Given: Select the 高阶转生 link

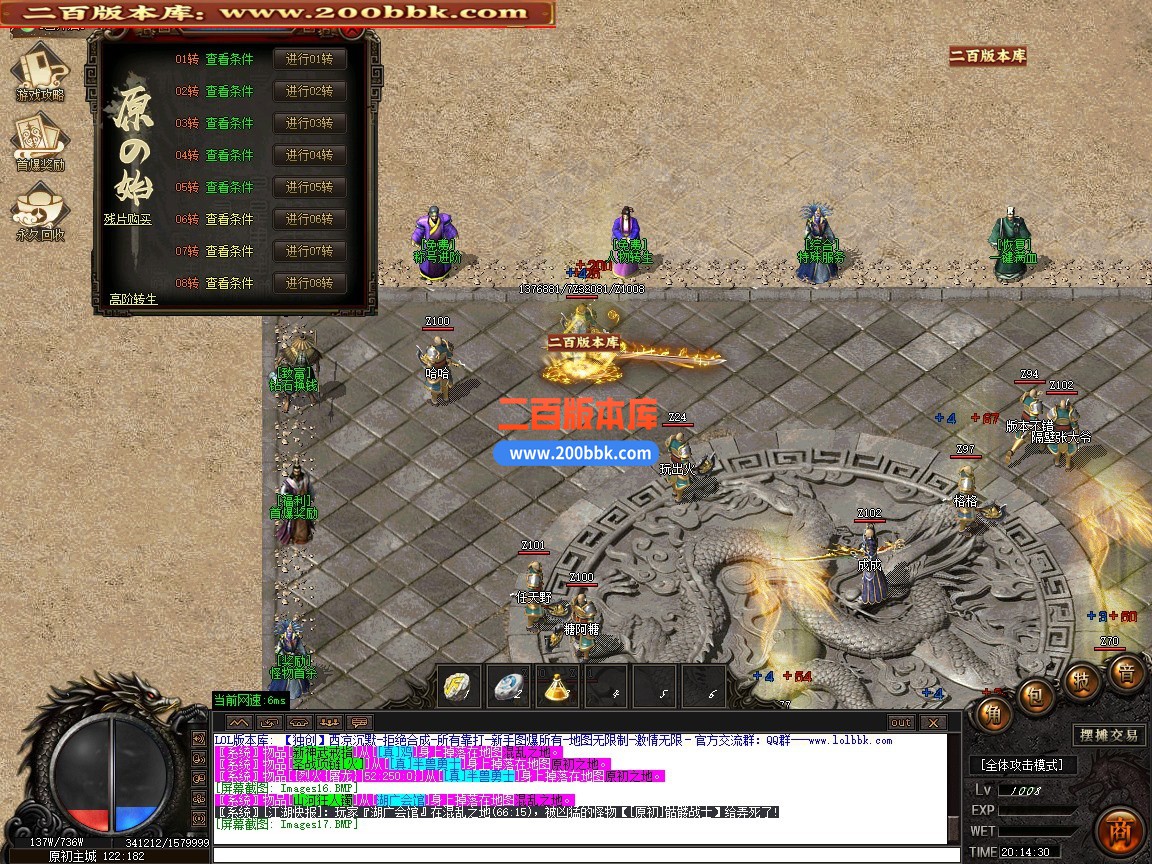Looking at the screenshot, I should pos(133,299).
